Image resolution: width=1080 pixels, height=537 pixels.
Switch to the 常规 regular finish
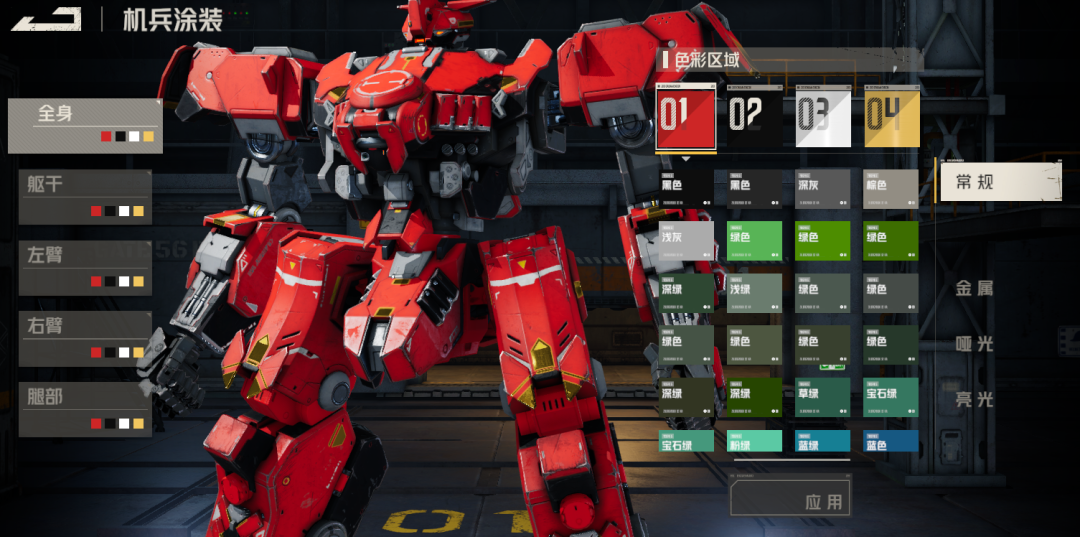[x=999, y=182]
